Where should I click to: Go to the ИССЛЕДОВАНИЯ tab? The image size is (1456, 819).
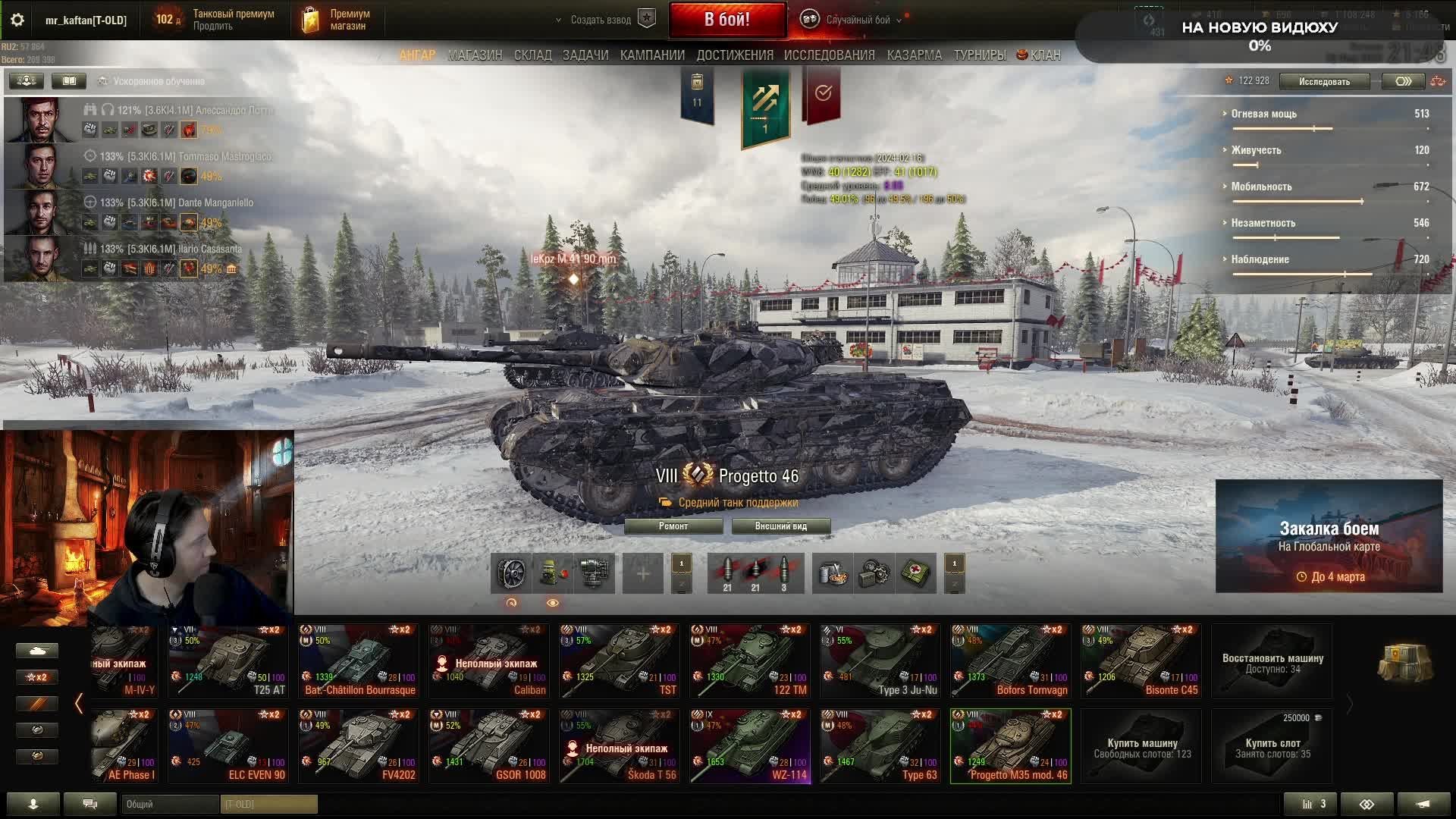pos(829,55)
